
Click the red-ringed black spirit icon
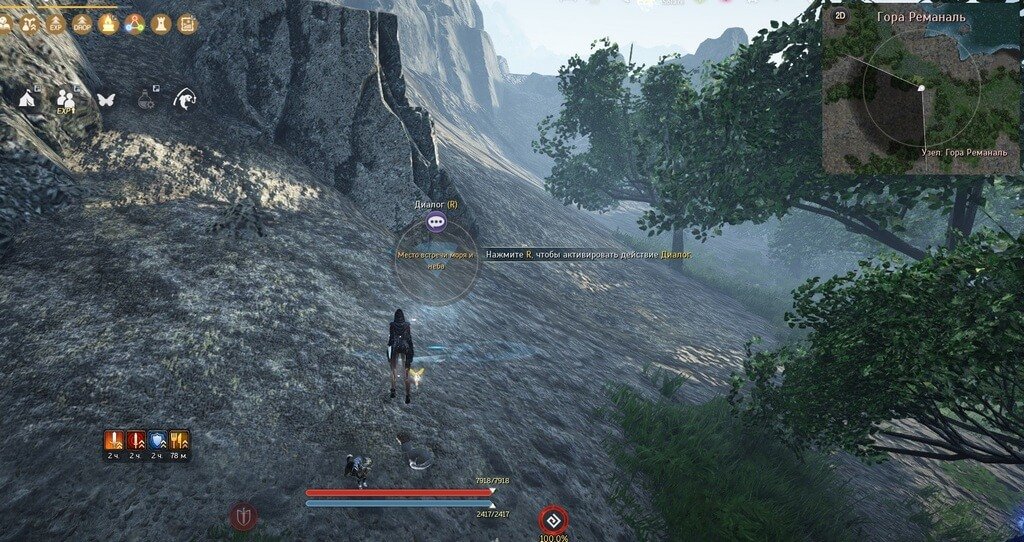coord(553,520)
